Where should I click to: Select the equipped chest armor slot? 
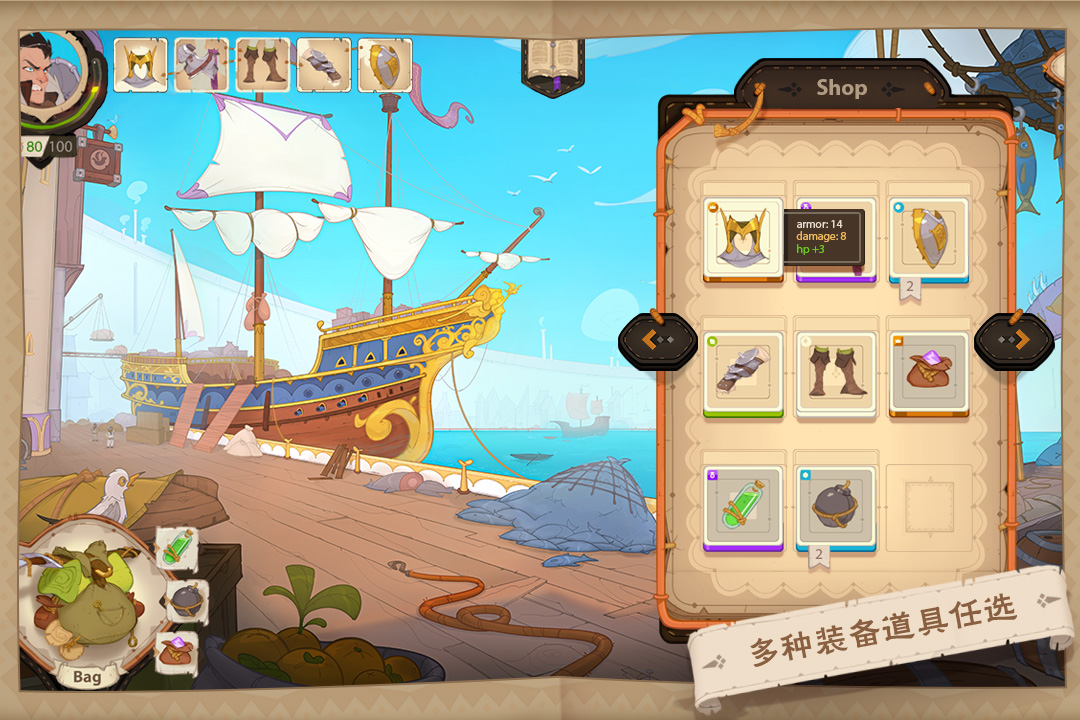[201, 65]
